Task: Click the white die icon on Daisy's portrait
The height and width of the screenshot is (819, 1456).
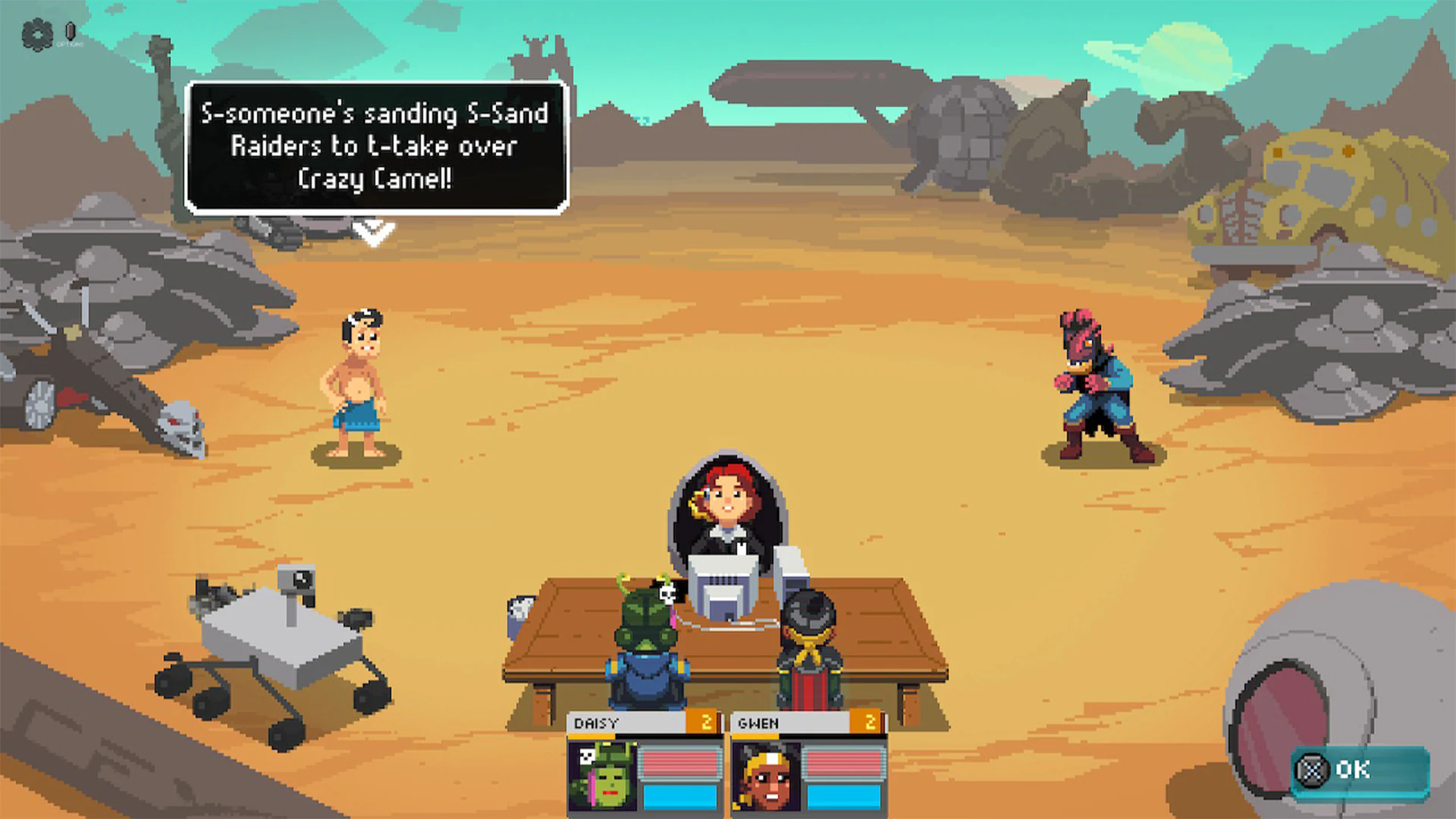Action: point(588,755)
